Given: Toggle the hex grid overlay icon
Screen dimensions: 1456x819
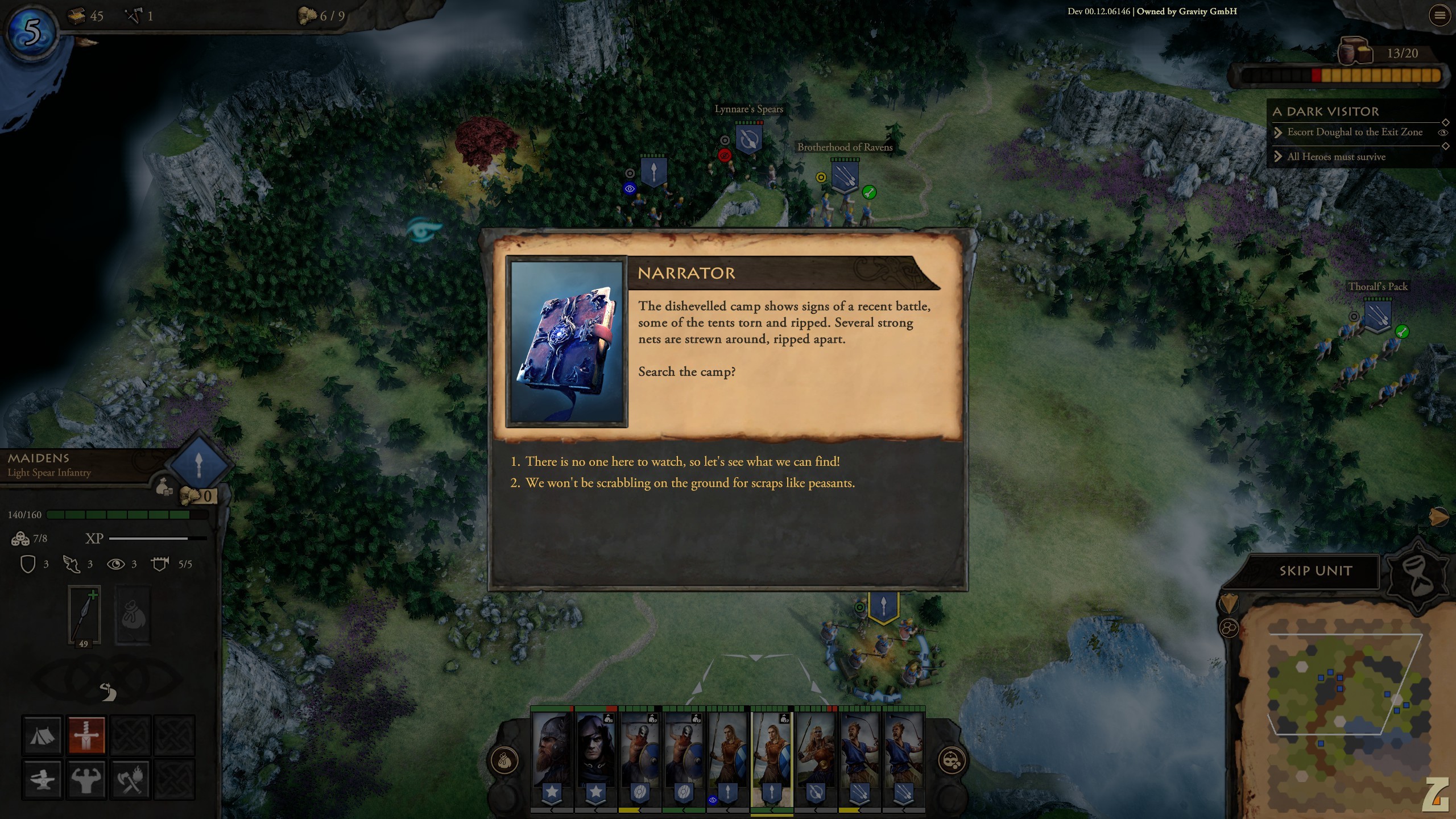Looking at the screenshot, I should 1229,628.
